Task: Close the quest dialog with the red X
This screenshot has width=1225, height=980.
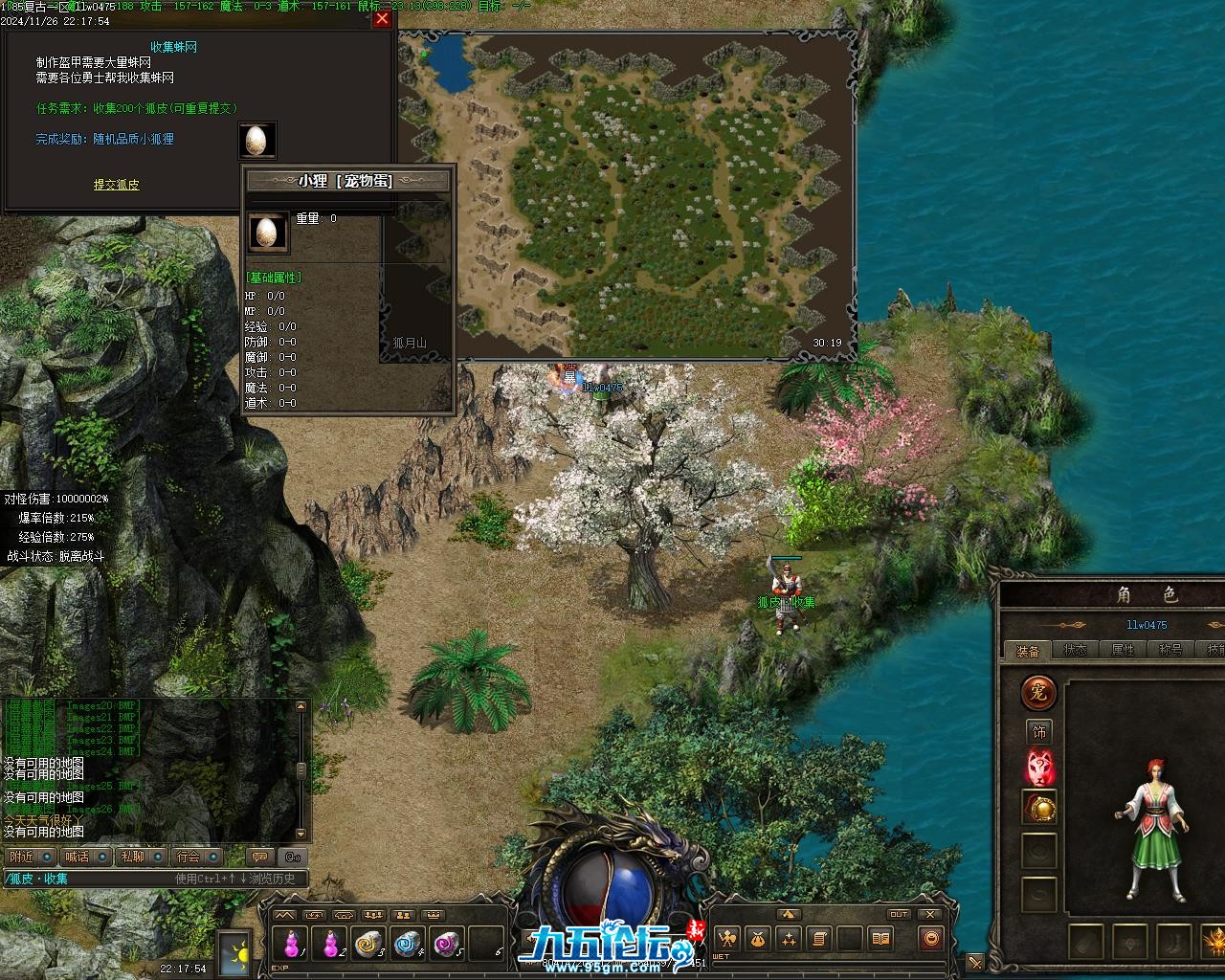Action: point(383,18)
